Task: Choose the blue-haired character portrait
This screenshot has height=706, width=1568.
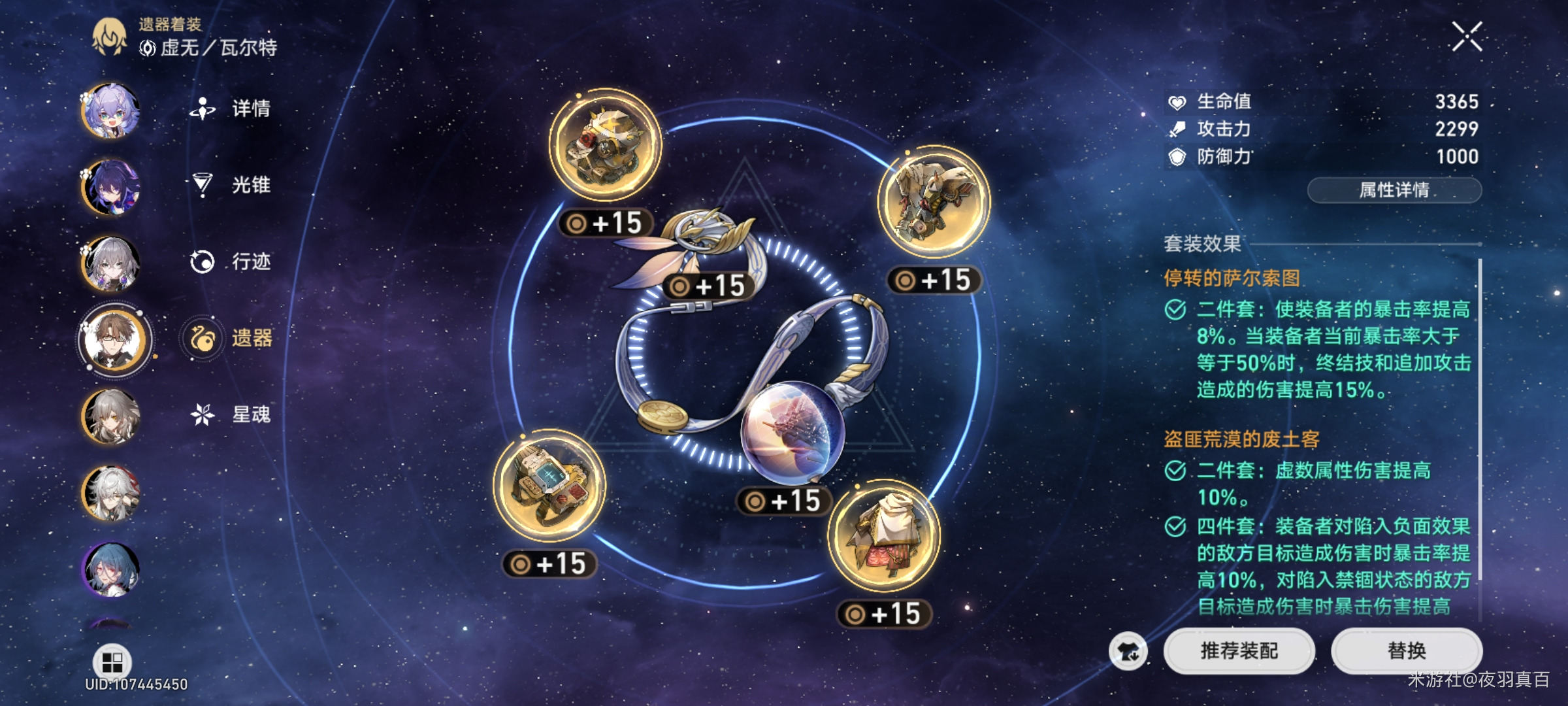Action: click(x=110, y=569)
